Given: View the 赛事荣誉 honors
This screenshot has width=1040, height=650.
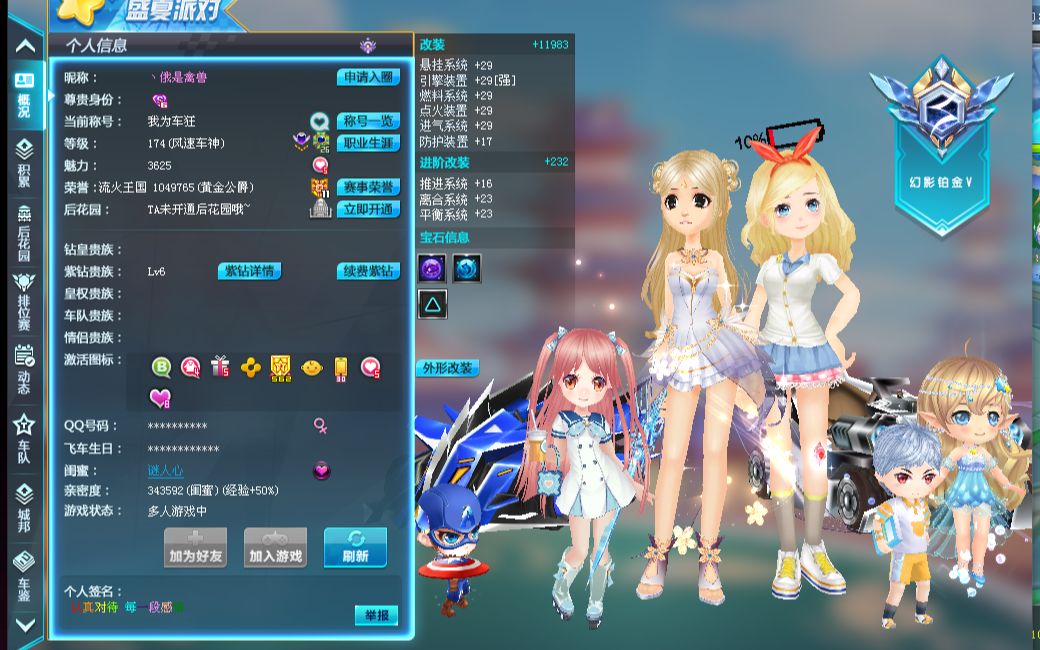Looking at the screenshot, I should (x=368, y=187).
